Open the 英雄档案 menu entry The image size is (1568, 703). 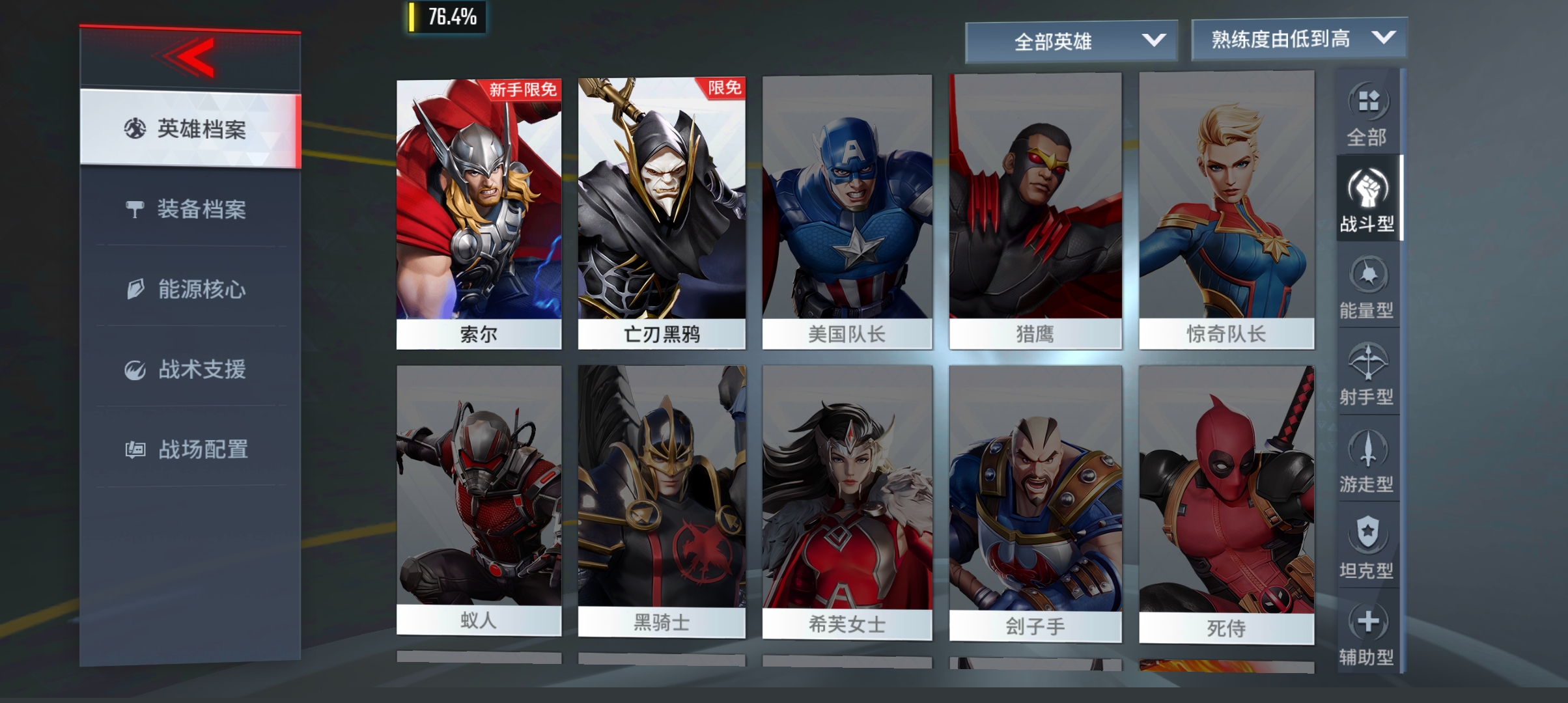(x=189, y=129)
